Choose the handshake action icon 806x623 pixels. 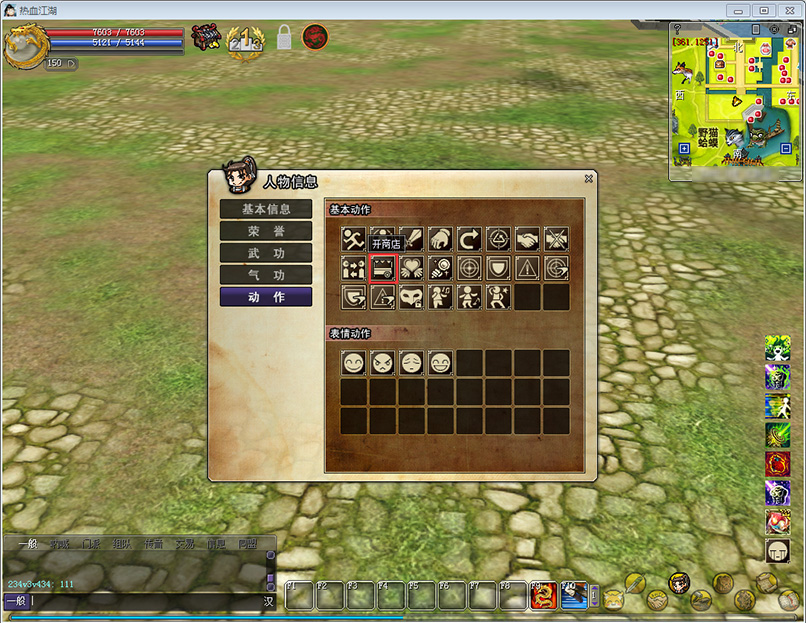pos(527,239)
